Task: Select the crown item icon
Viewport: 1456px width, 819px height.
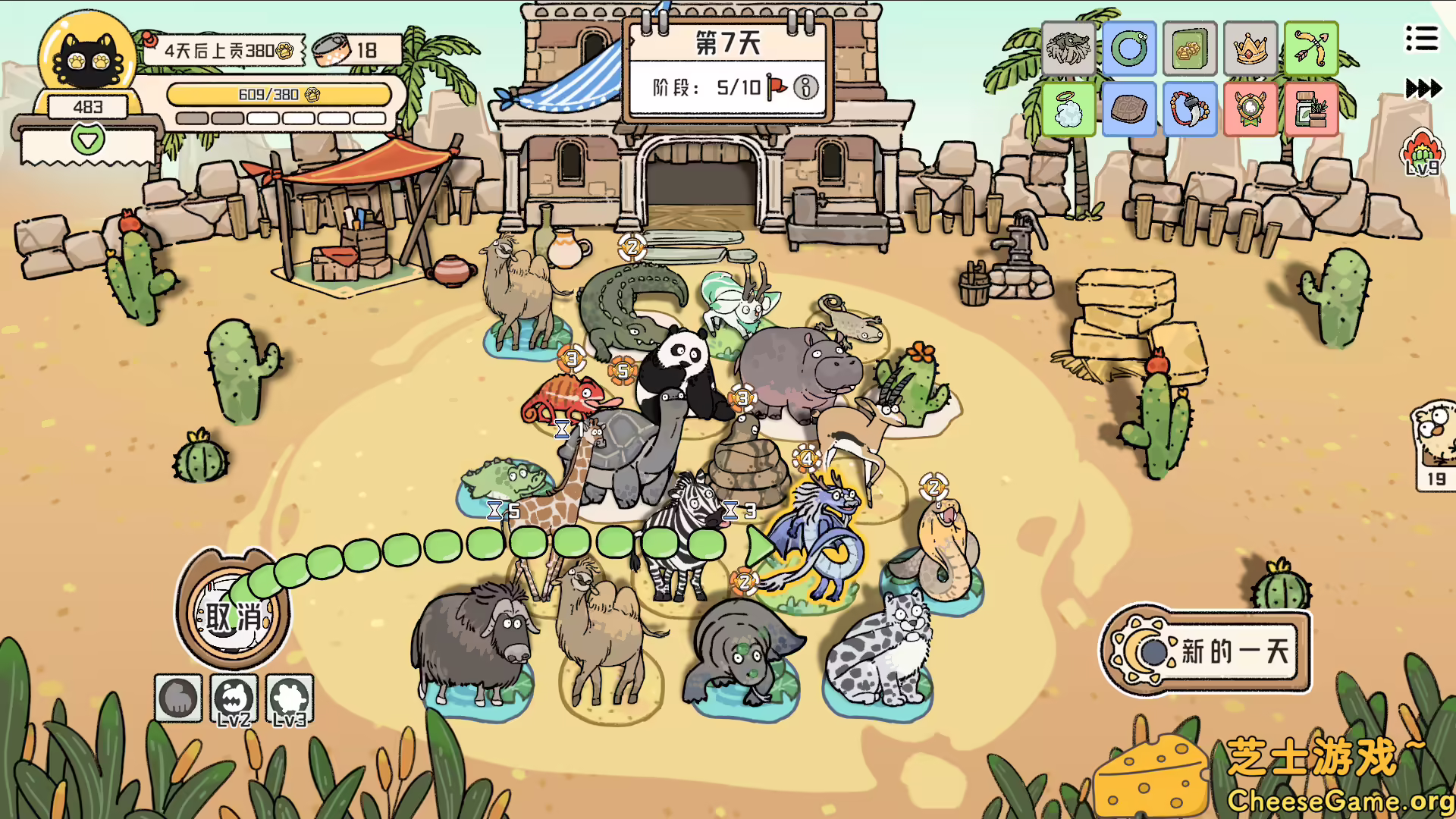Action: pyautogui.click(x=1250, y=49)
